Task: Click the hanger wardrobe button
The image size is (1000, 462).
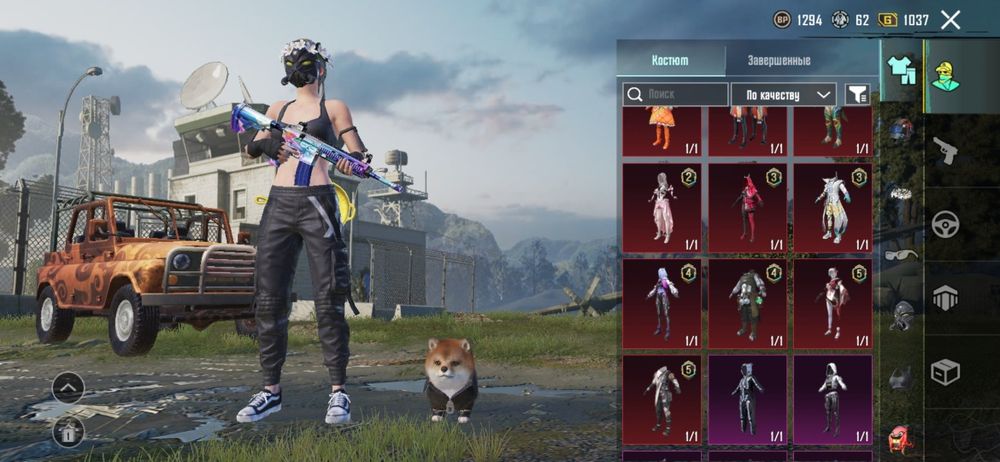Action: point(68,430)
